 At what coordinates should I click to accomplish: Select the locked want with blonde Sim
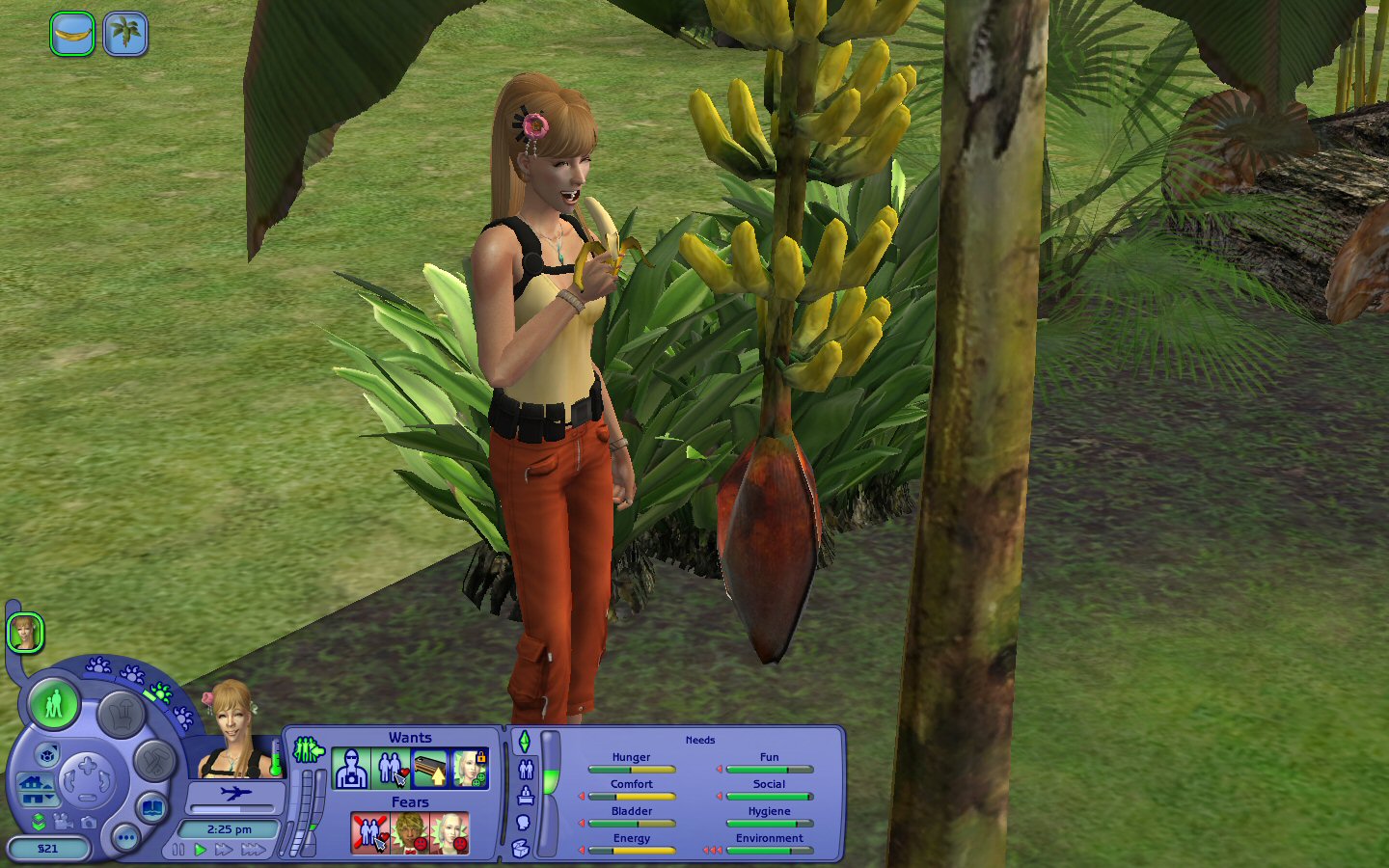tap(470, 769)
